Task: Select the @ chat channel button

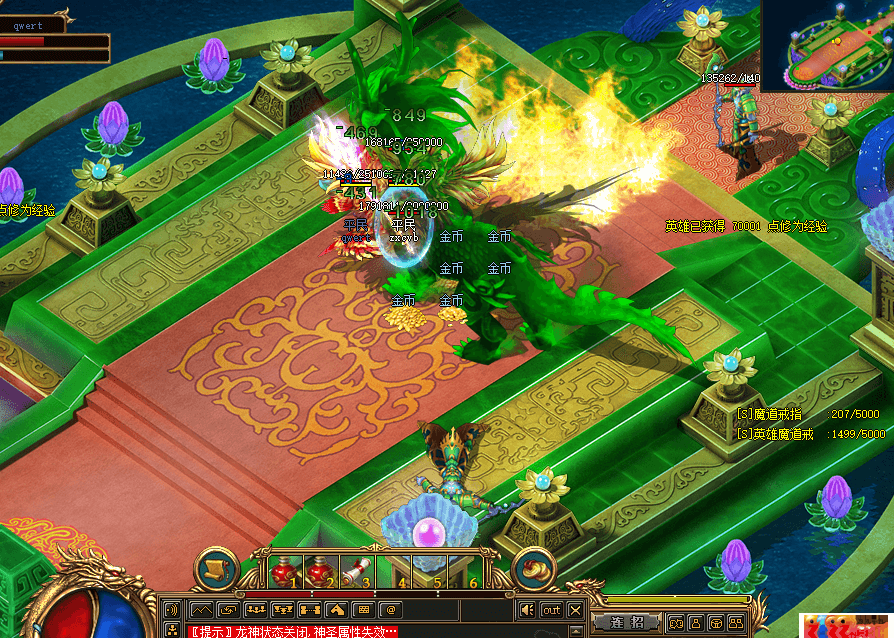Action: [x=391, y=609]
